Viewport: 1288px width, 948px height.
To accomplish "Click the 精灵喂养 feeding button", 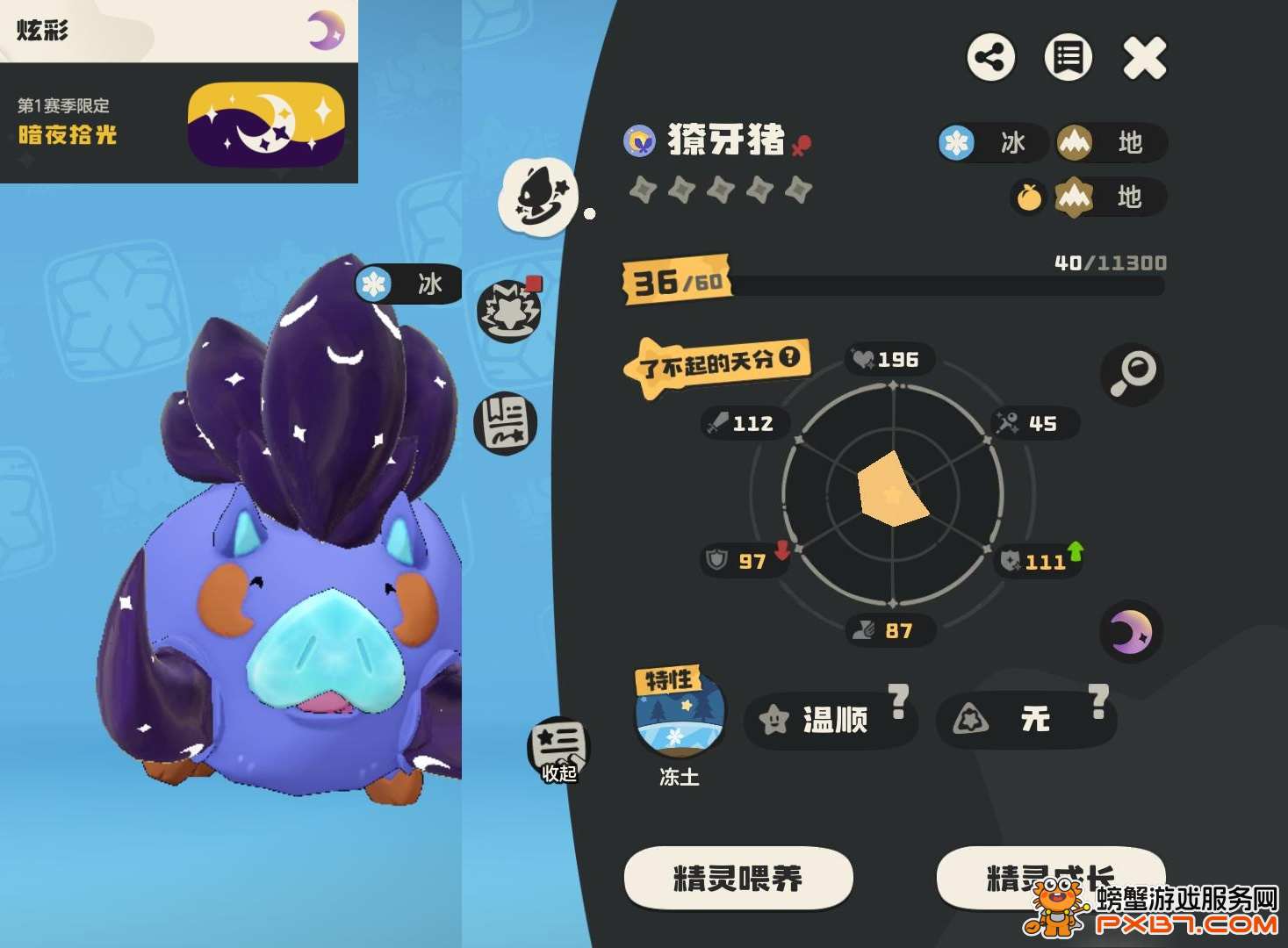I will pyautogui.click(x=738, y=877).
